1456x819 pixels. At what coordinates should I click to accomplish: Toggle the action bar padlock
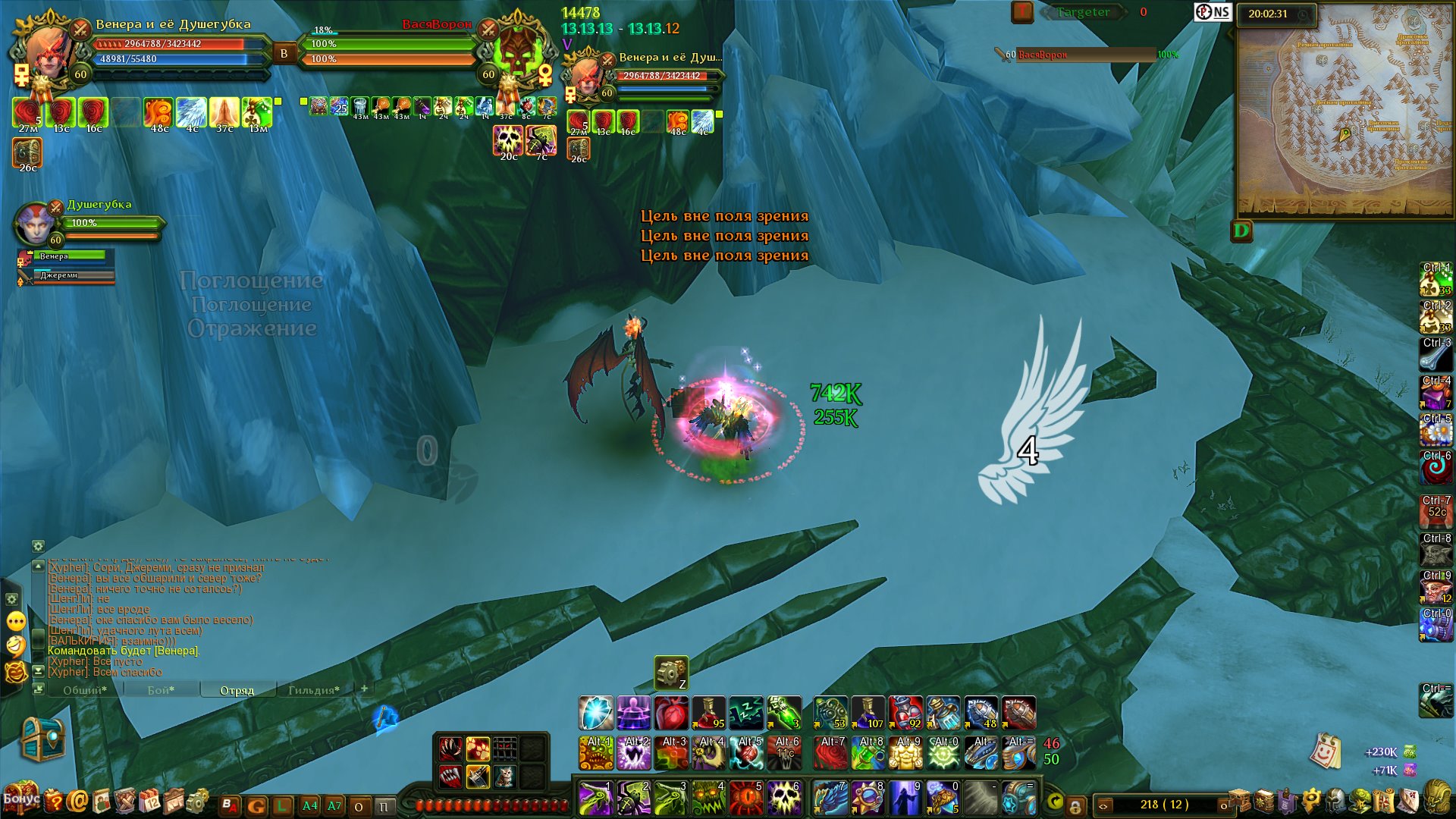click(1075, 805)
